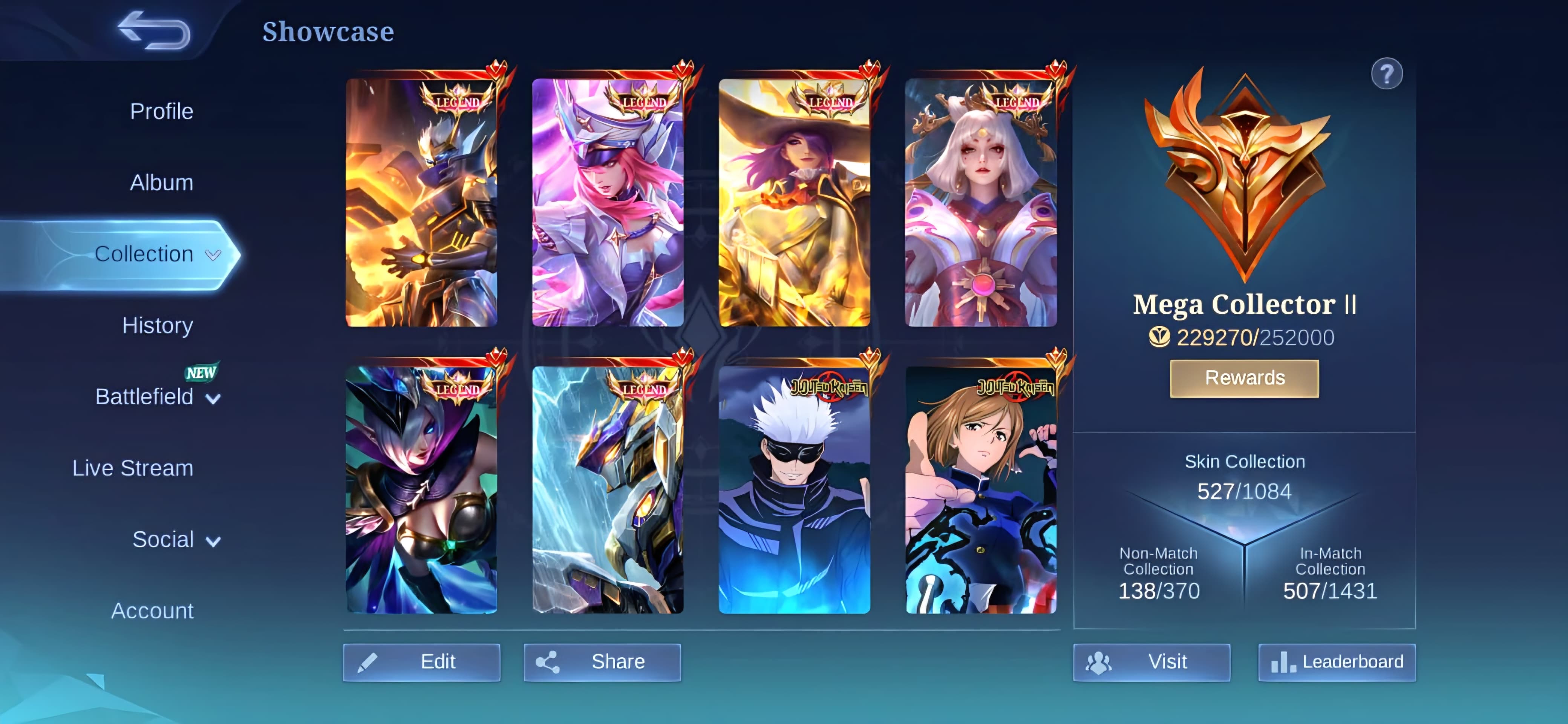
Task: Switch to the Album tab
Action: [161, 183]
